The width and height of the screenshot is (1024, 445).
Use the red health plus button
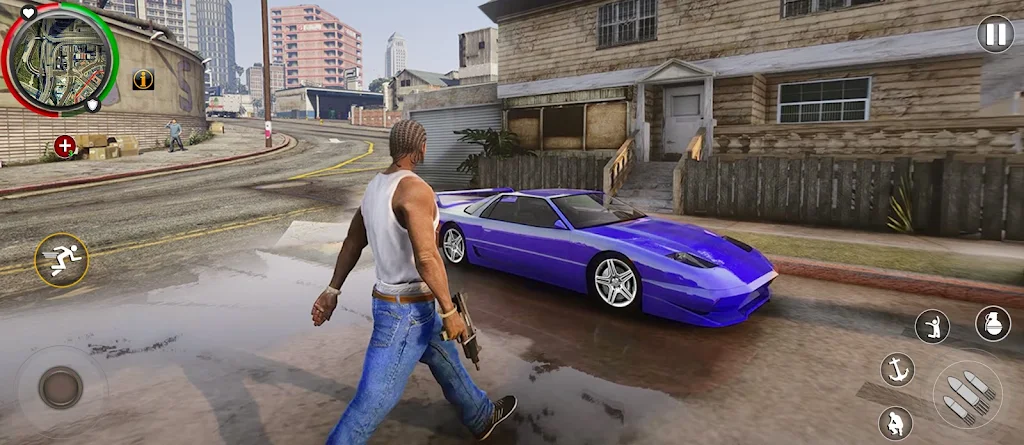[65, 147]
